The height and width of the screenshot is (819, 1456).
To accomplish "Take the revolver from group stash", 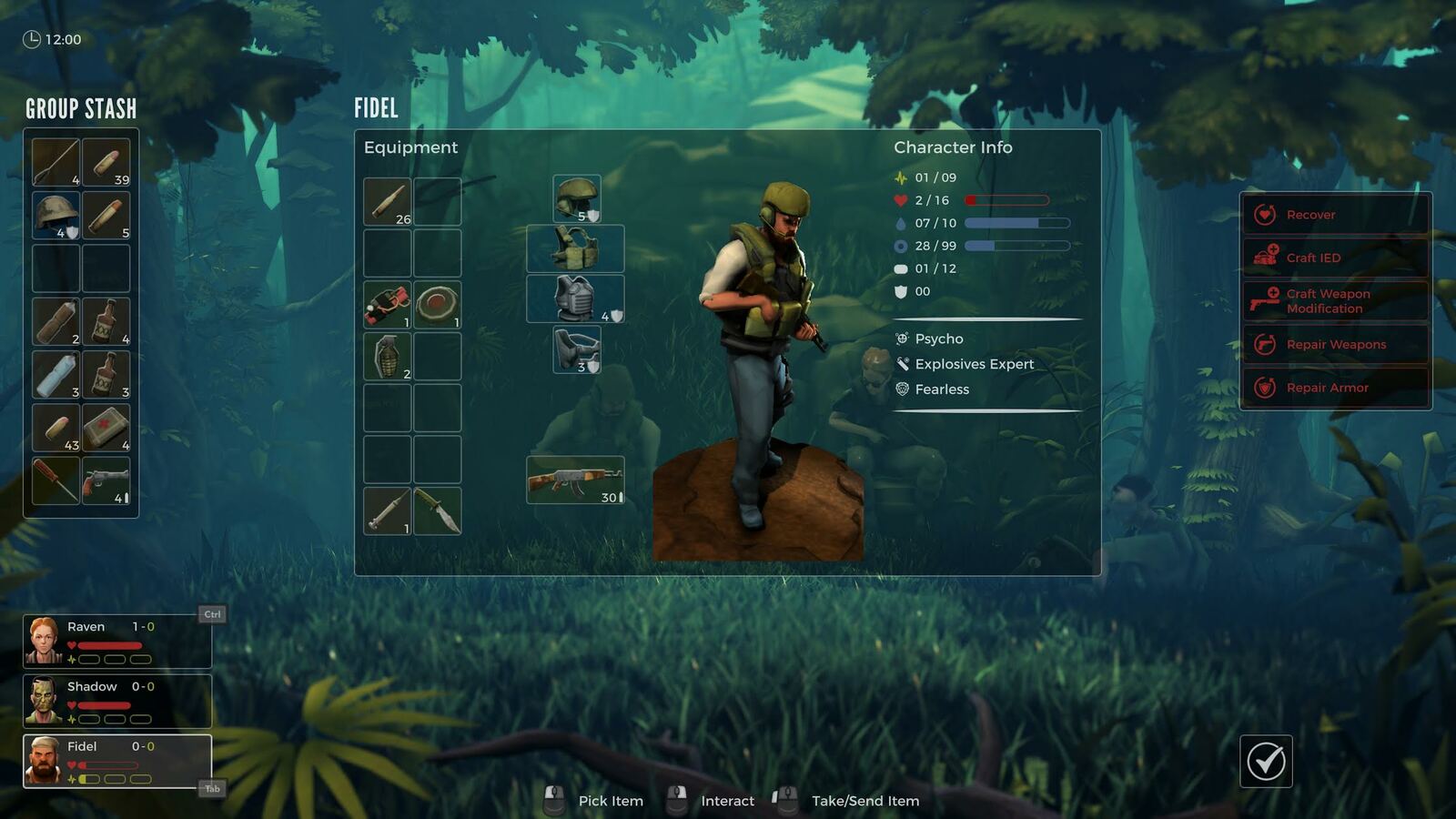I will (x=106, y=480).
